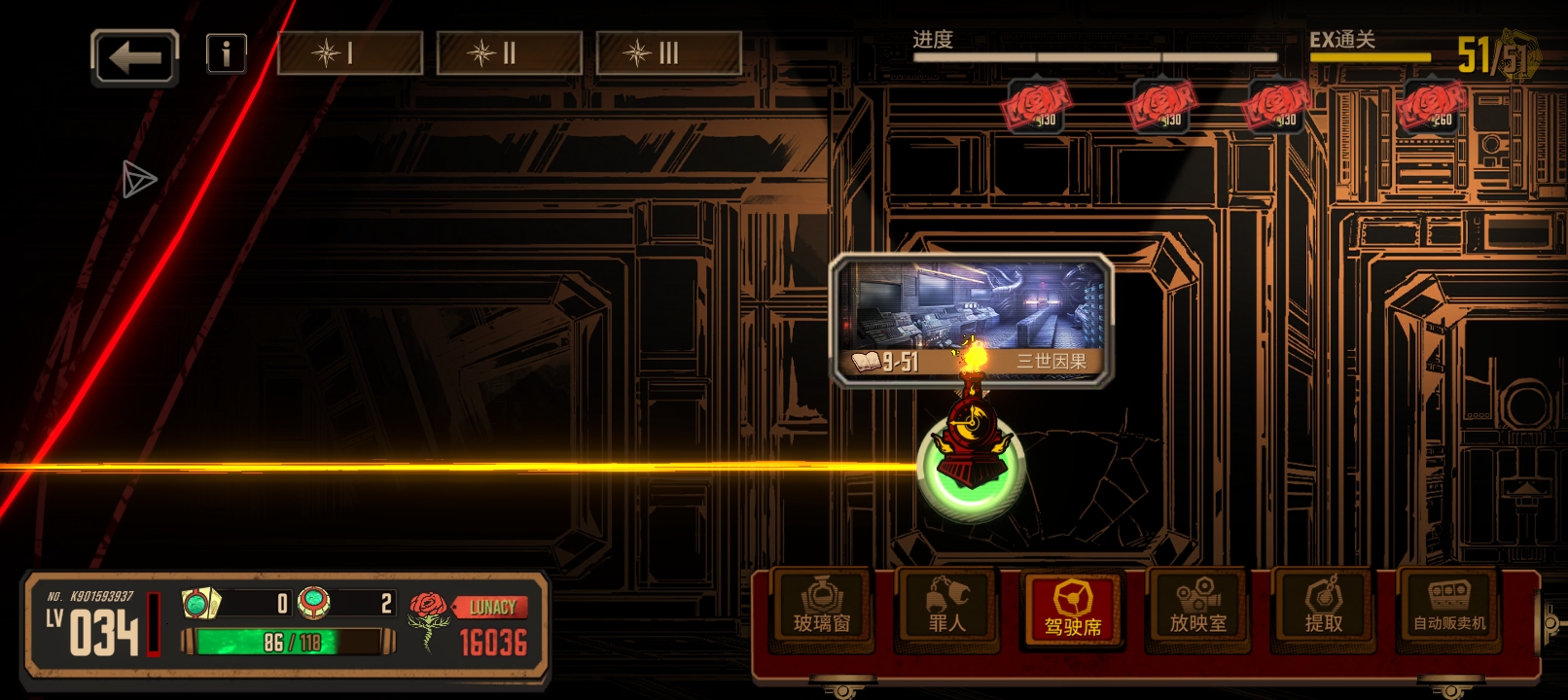1568x700 pixels.
Task: Open the 玻璃窗 window menu
Action: 821,609
